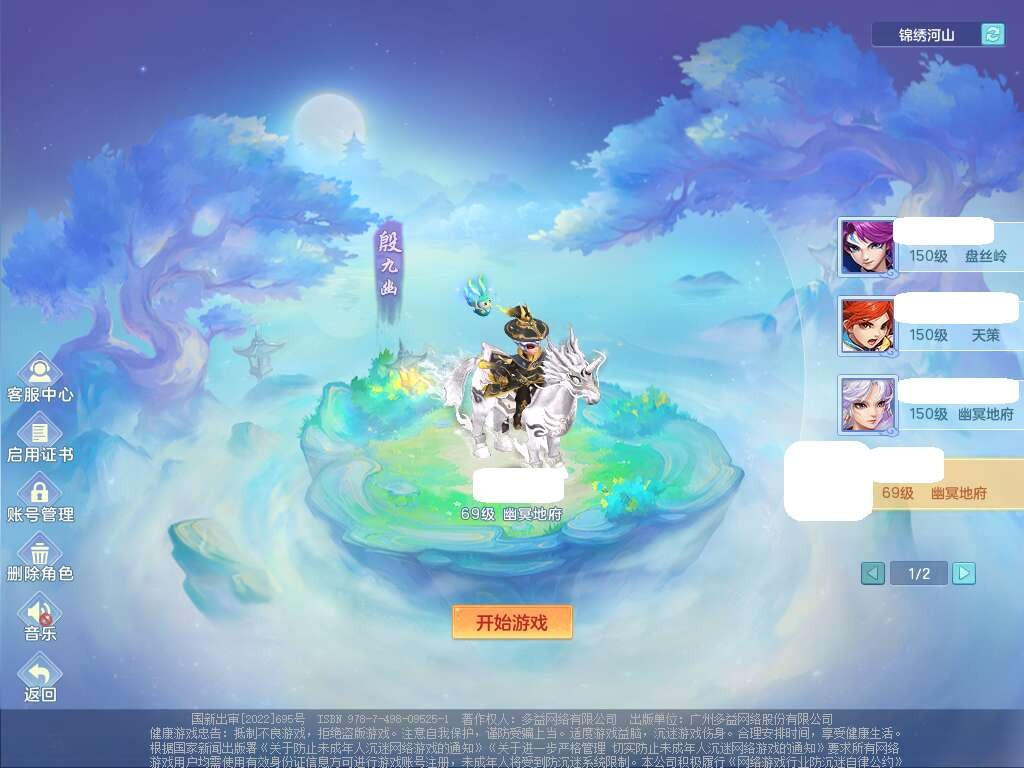
Task: Toggle the 音乐 music button
Action: point(40,614)
